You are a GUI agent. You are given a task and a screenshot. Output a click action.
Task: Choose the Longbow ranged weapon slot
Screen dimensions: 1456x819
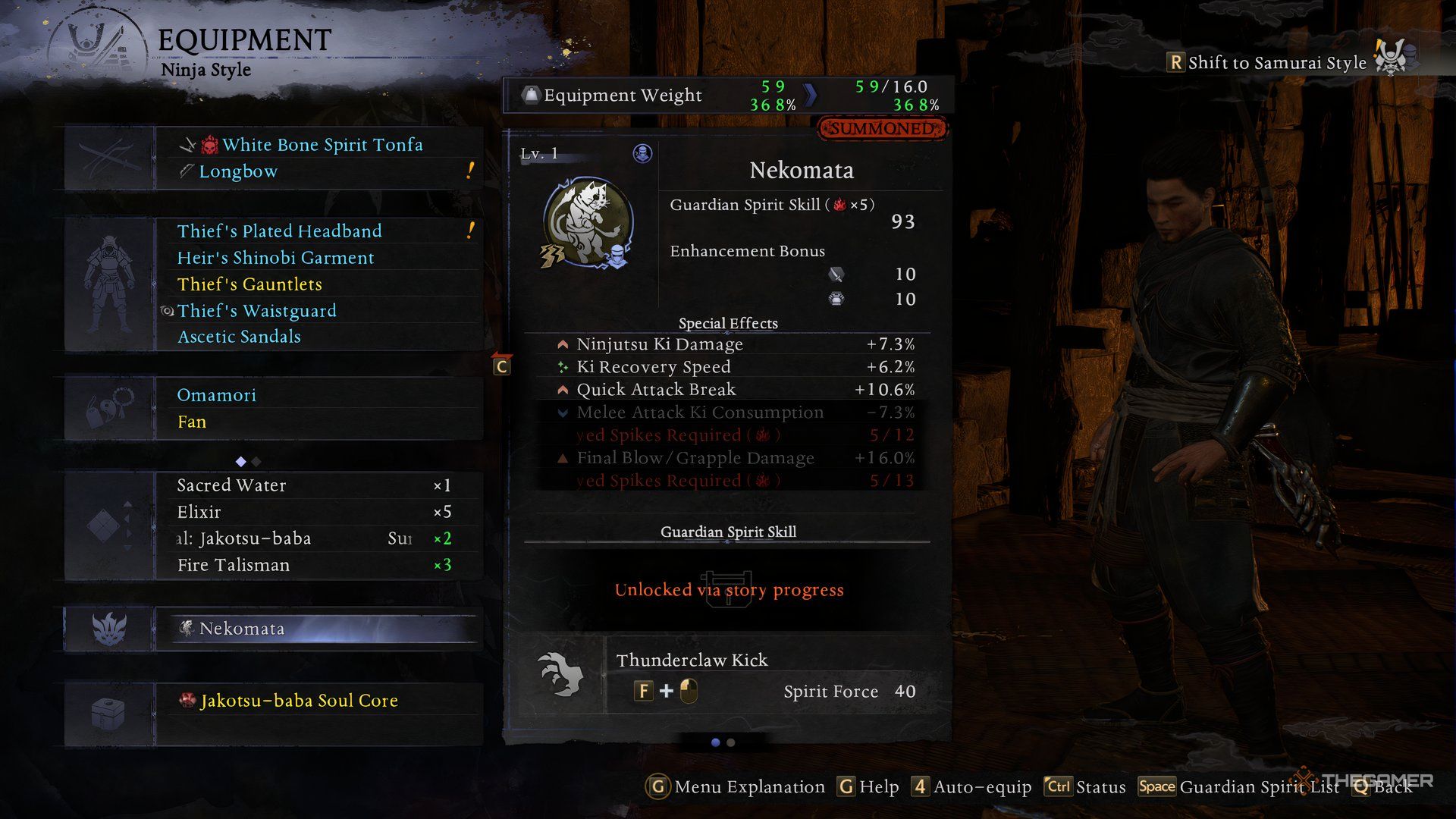pos(238,171)
